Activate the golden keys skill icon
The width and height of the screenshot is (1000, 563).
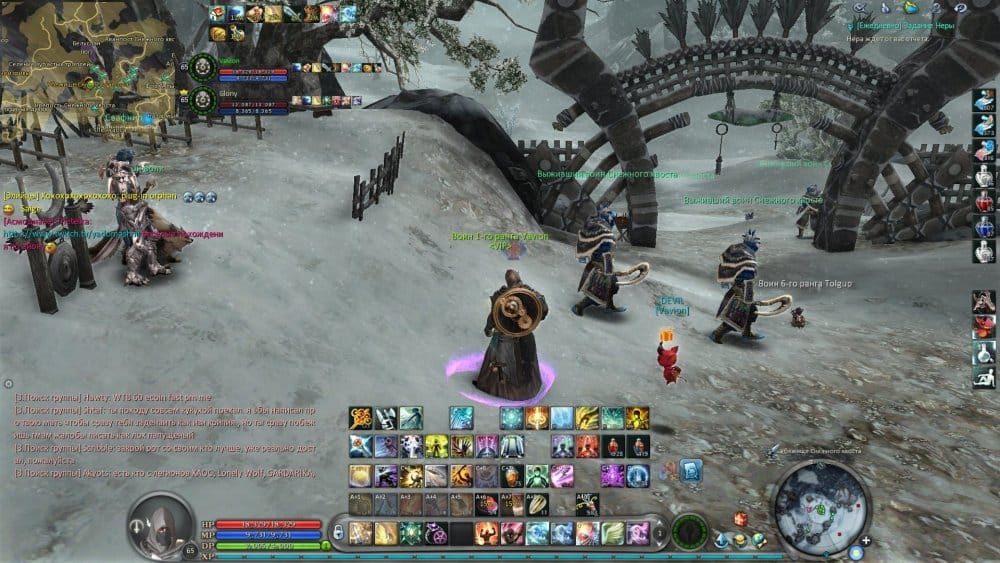point(360,418)
